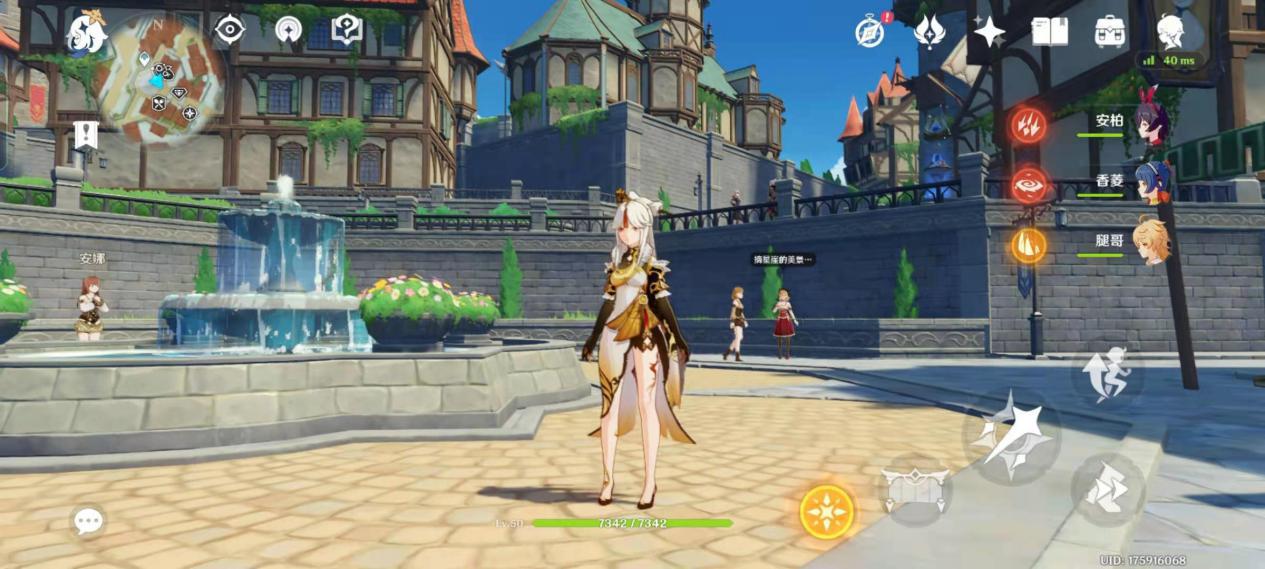This screenshot has height=569, width=1265.
Task: Open the chat speech bubble
Action: [x=88, y=520]
